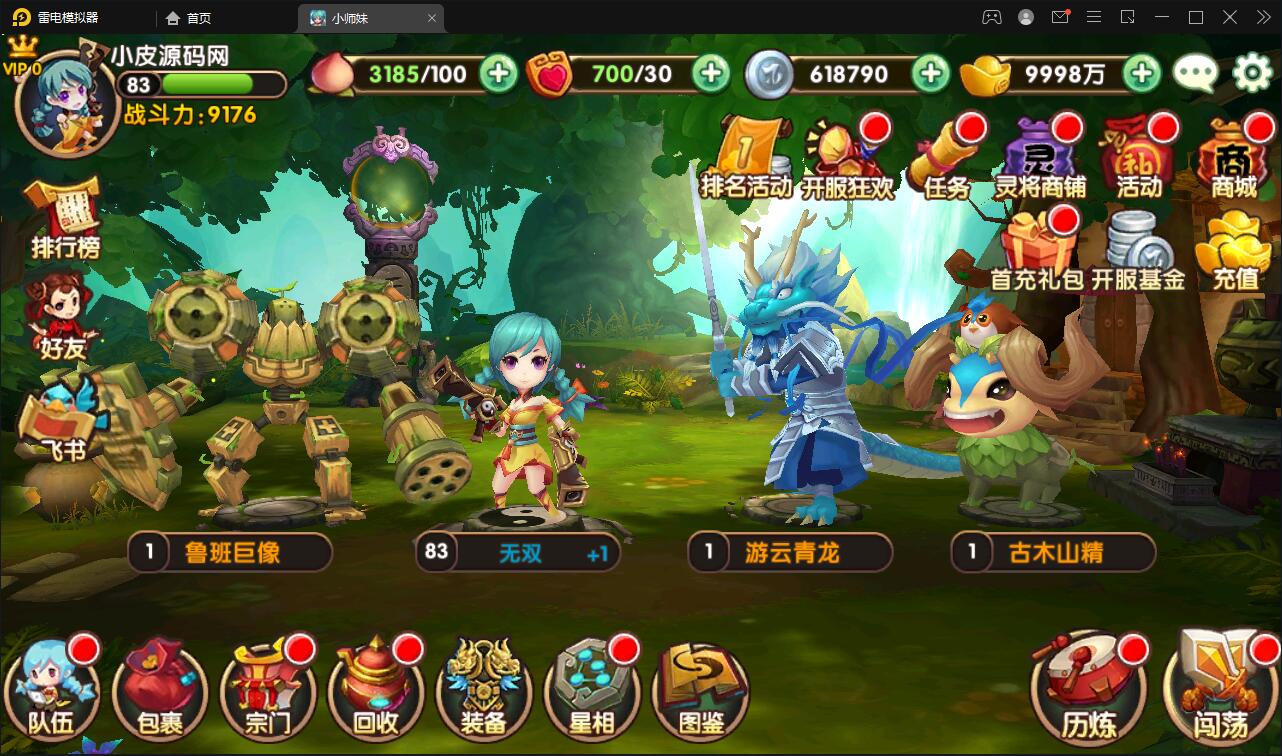Switch to the 首页 browser tab
The height and width of the screenshot is (756, 1282).
pyautogui.click(x=189, y=17)
